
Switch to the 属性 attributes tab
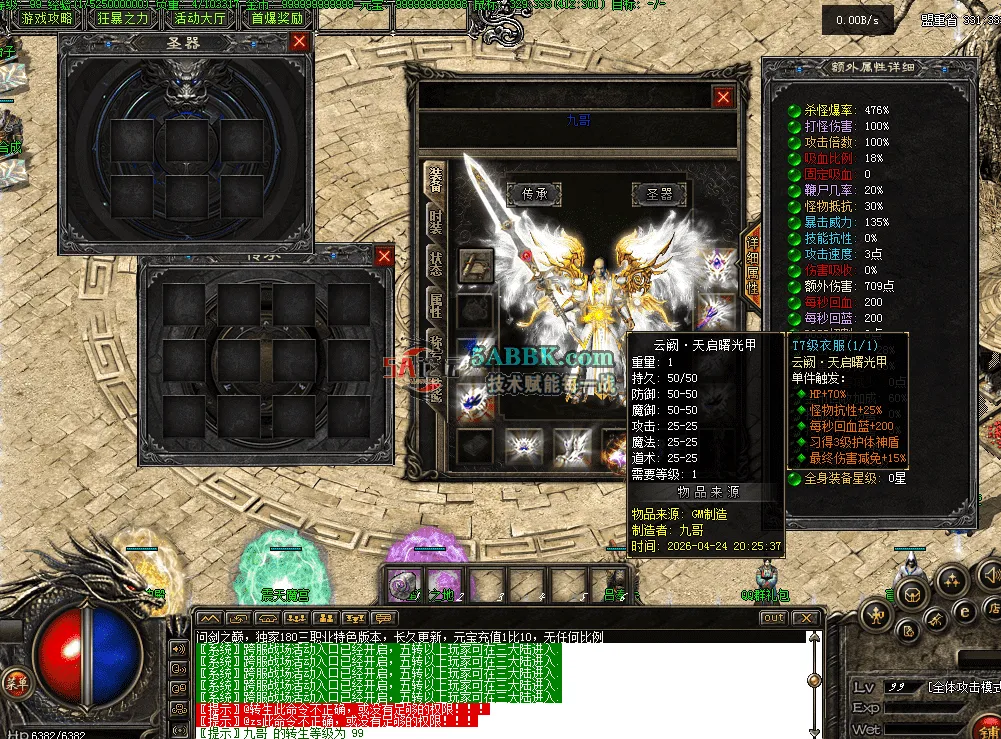[x=436, y=305]
